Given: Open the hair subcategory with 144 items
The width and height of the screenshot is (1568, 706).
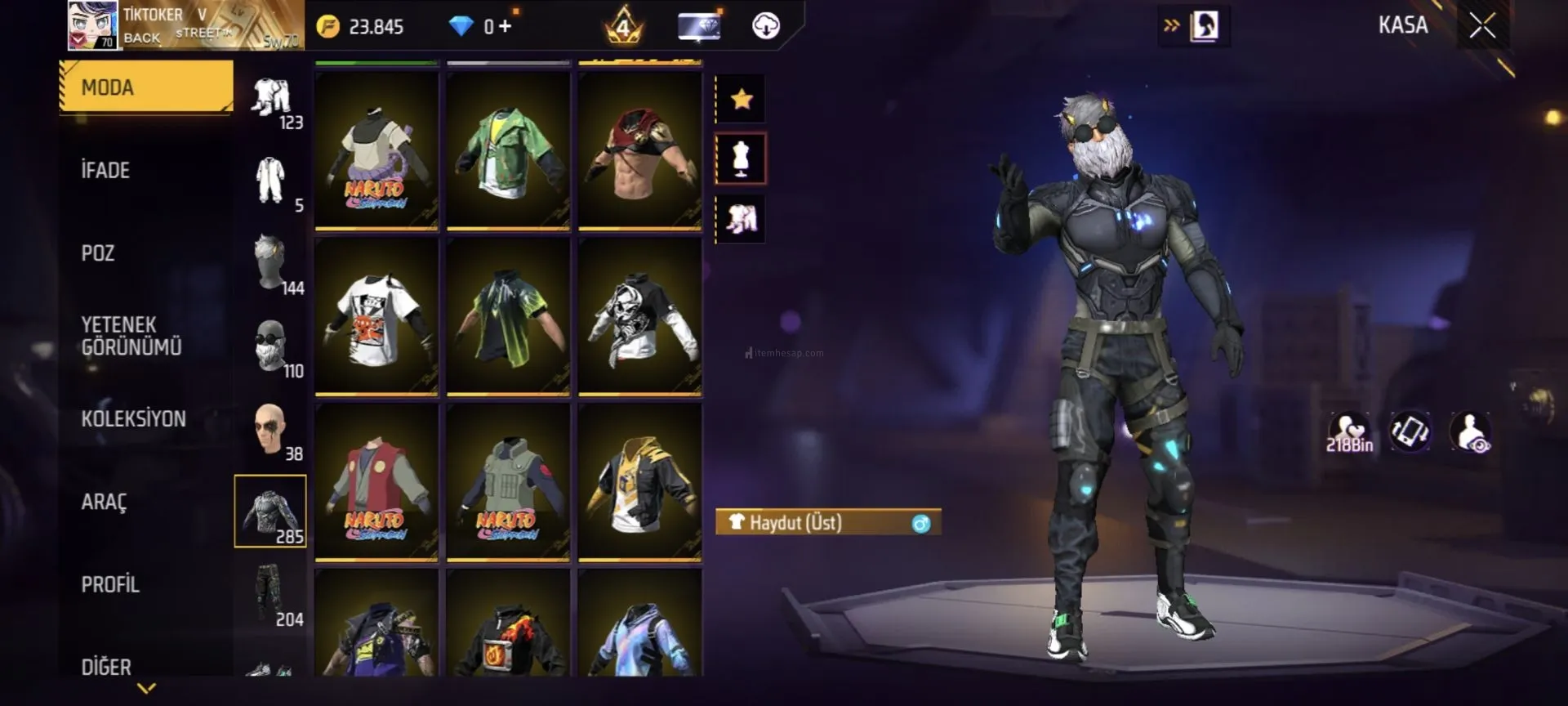Looking at the screenshot, I should pos(270,263).
